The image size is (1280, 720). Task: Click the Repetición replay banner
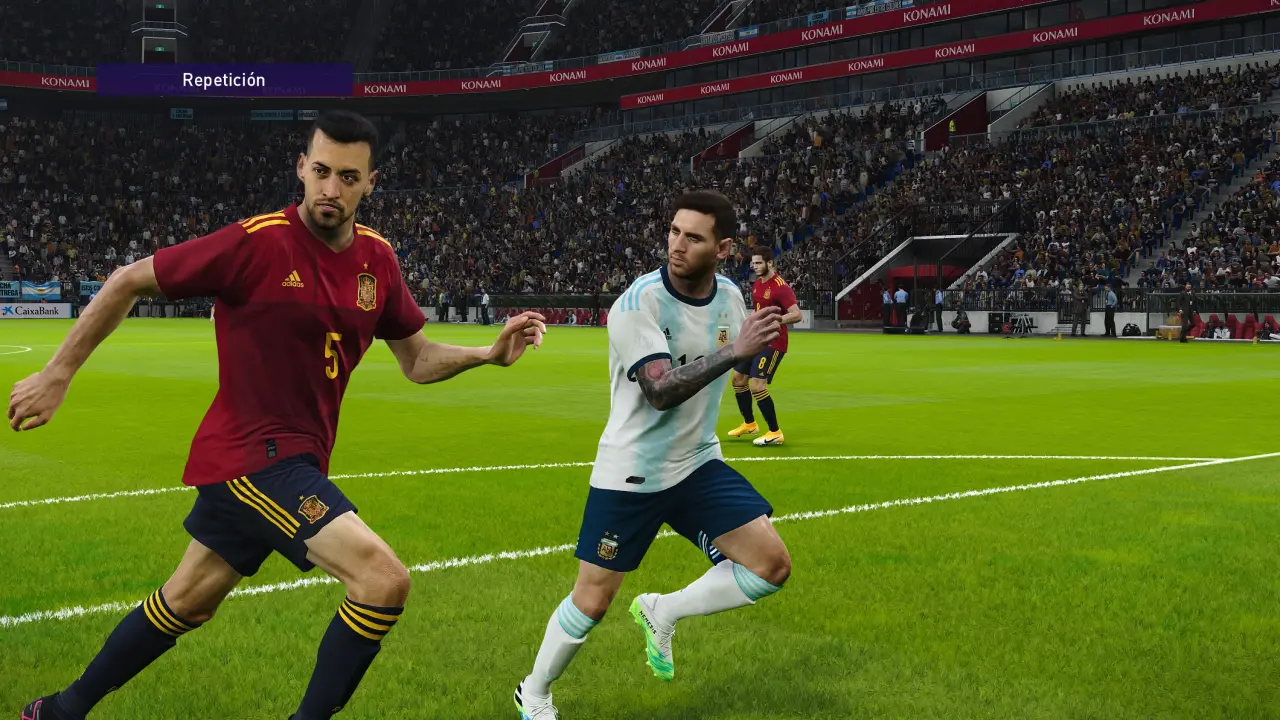[224, 80]
